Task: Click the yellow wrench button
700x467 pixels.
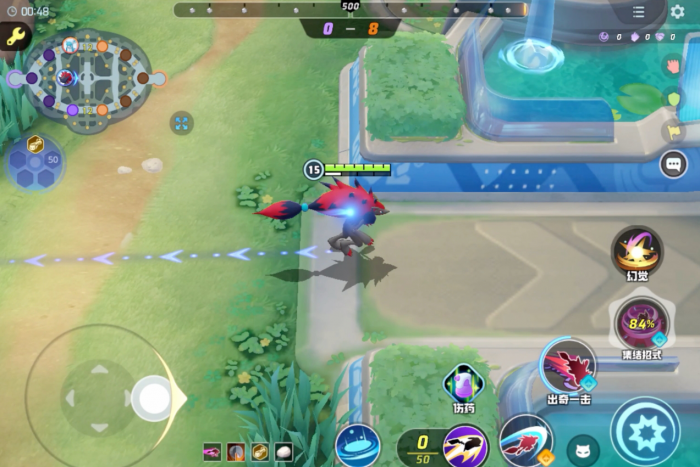Action: tap(15, 37)
